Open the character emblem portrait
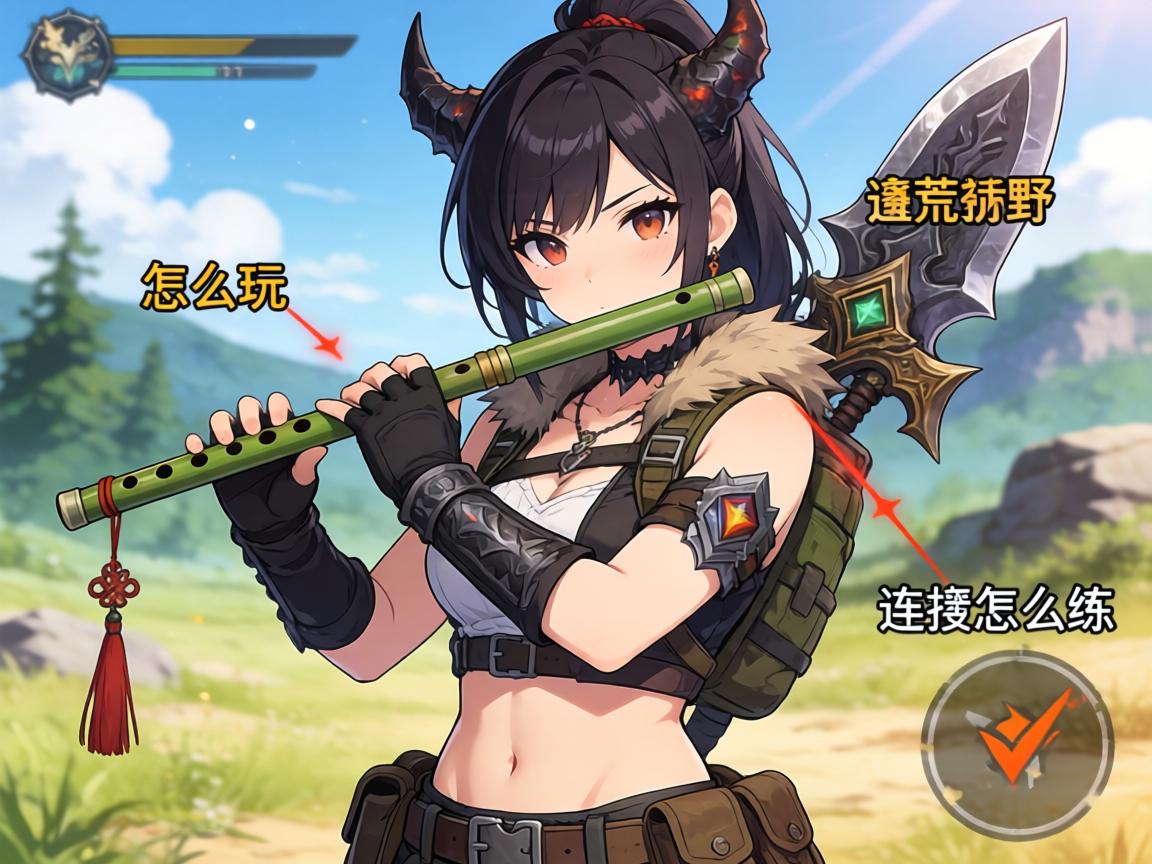 pos(67,53)
